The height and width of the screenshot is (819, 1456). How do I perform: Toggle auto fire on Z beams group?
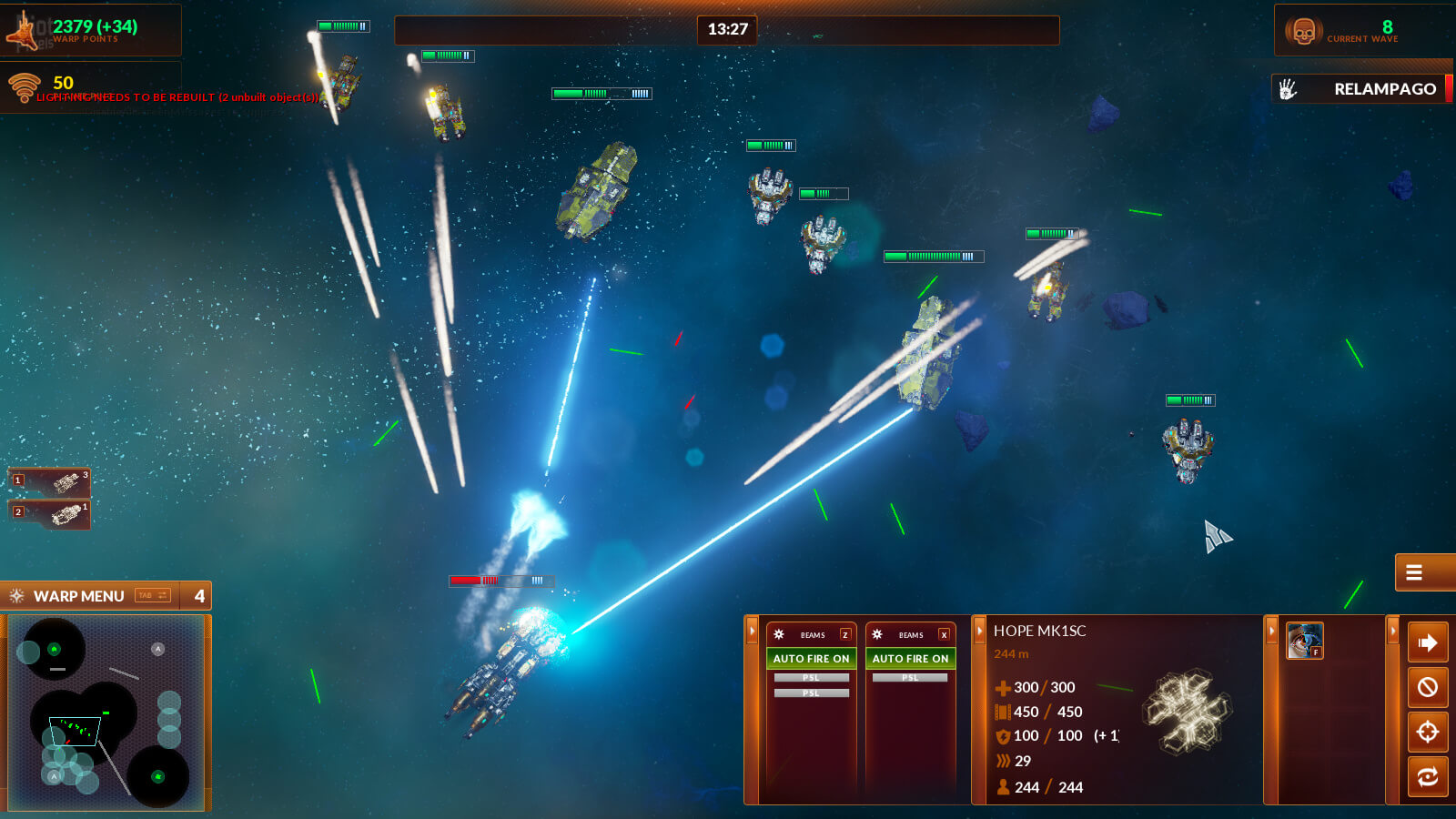pos(811,658)
